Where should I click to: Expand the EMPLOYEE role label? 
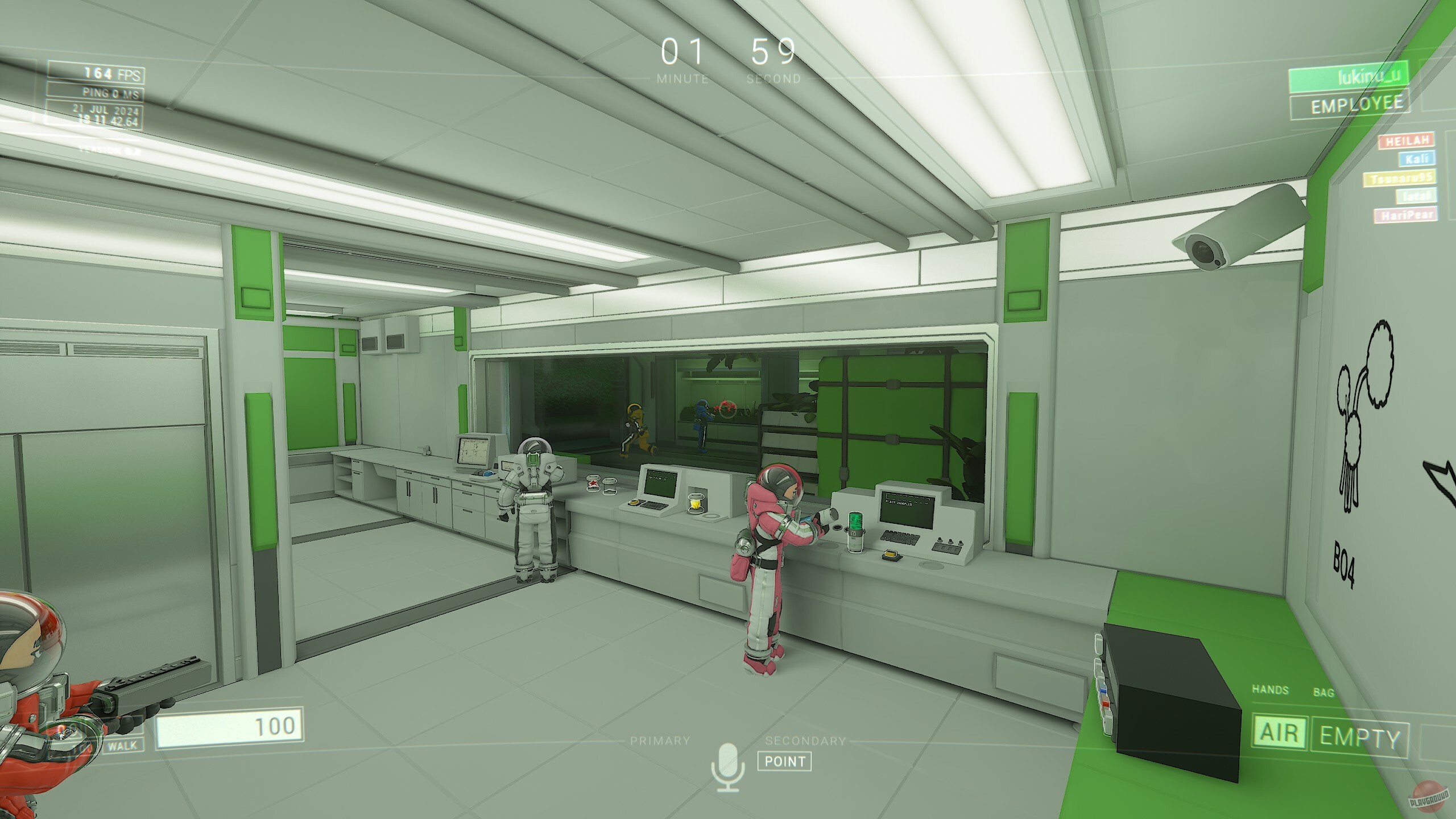point(1356,104)
